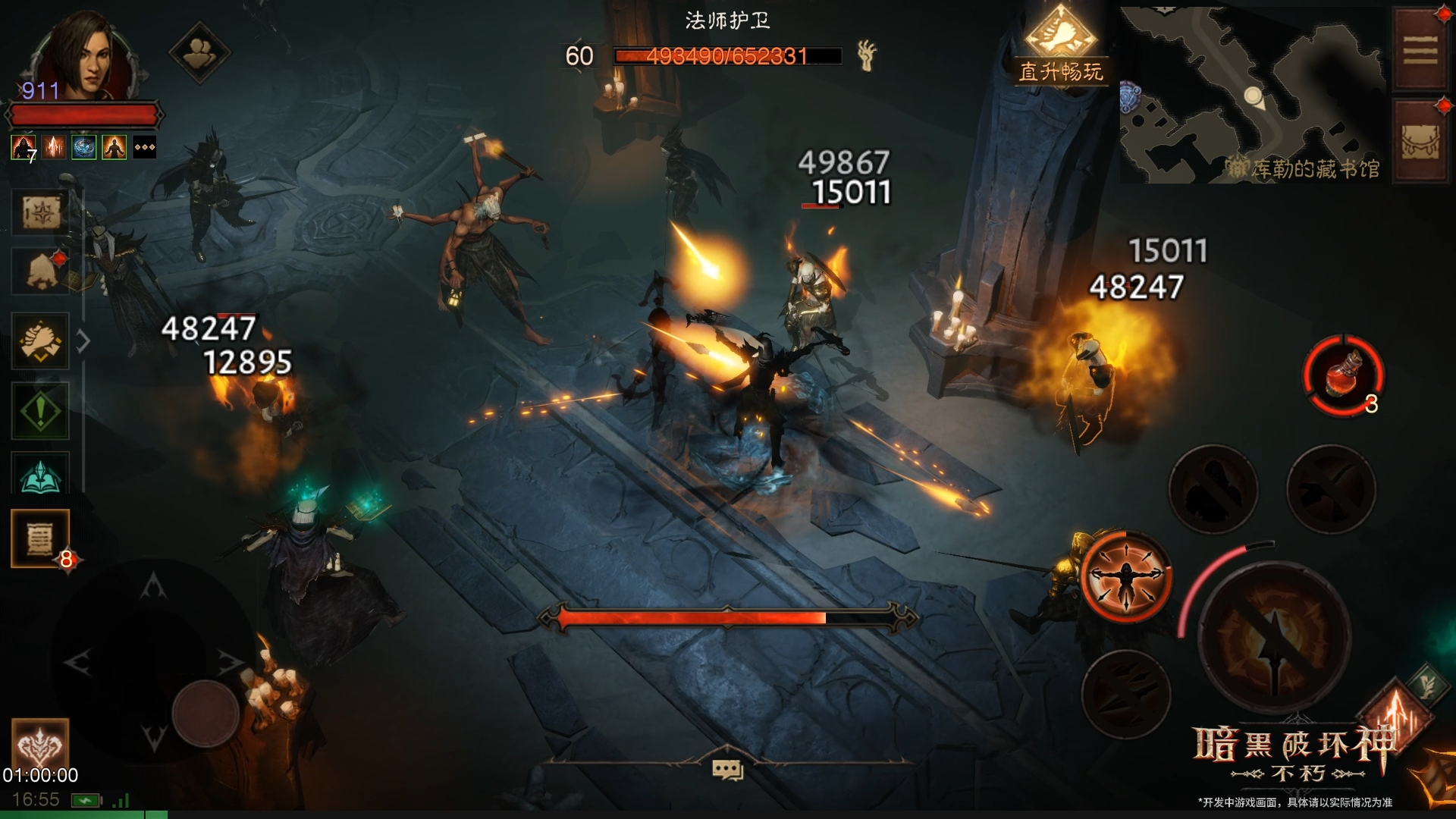Open the teal open-book icon

[40, 476]
